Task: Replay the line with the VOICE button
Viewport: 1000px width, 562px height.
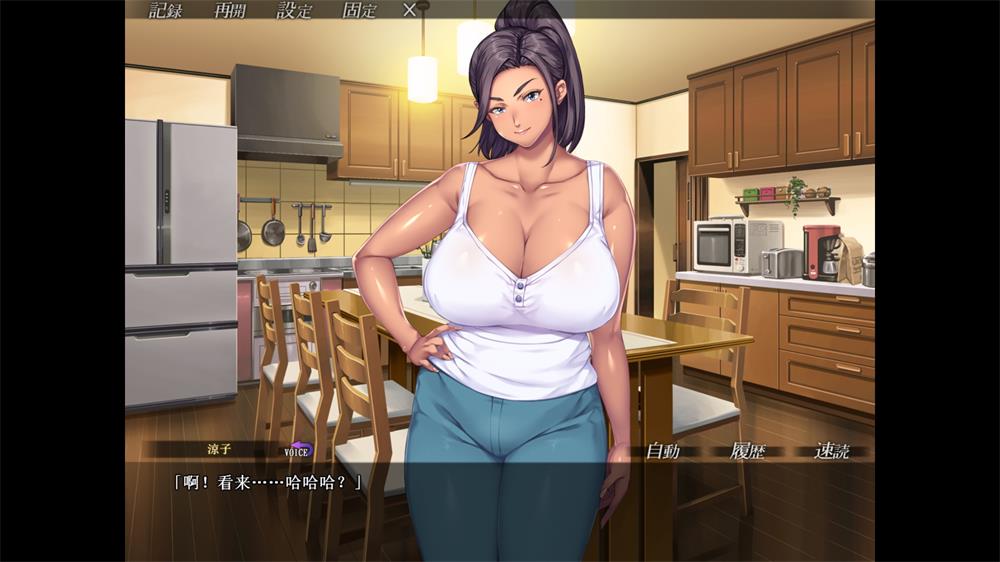Action: pos(298,450)
